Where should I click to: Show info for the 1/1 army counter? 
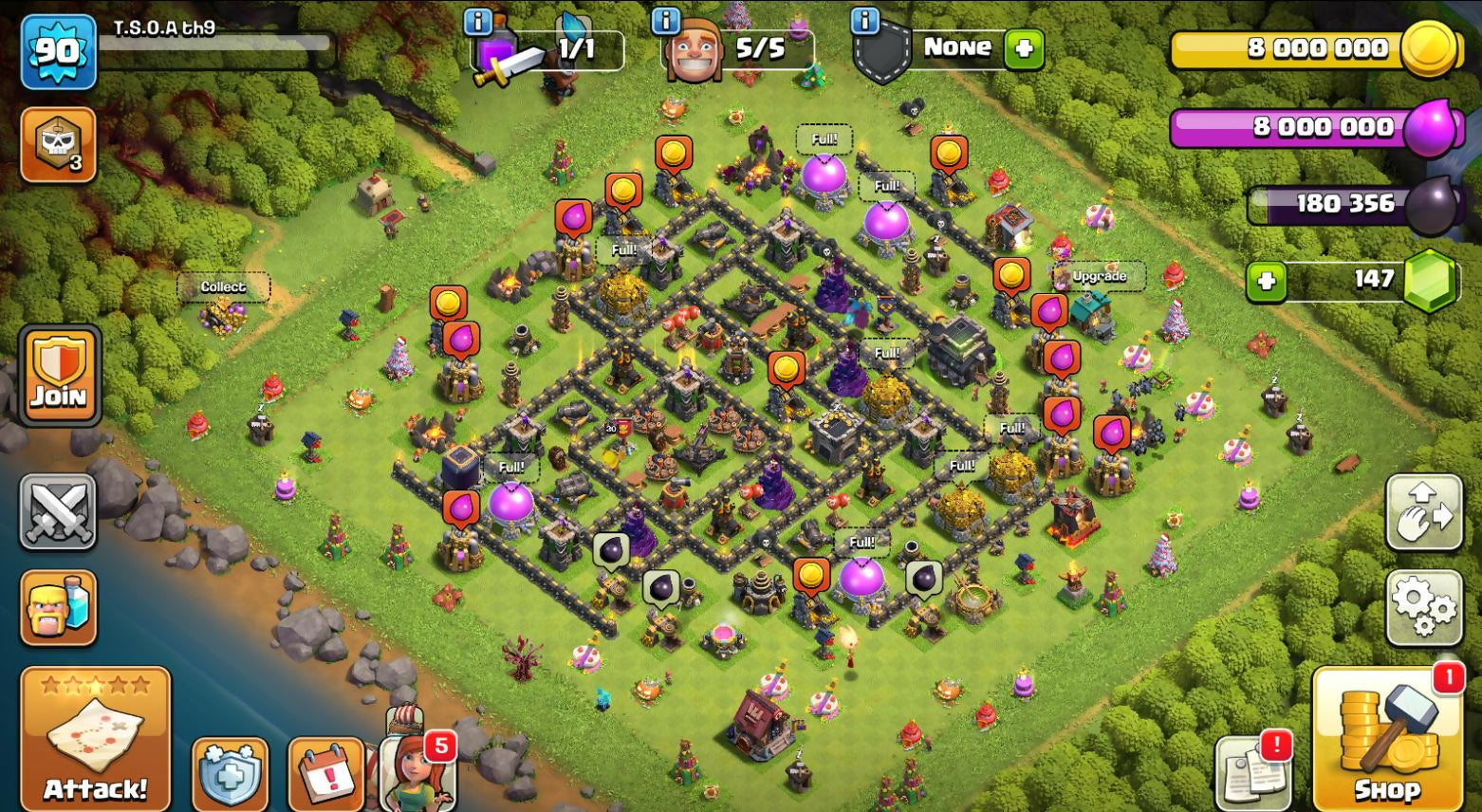point(477,21)
